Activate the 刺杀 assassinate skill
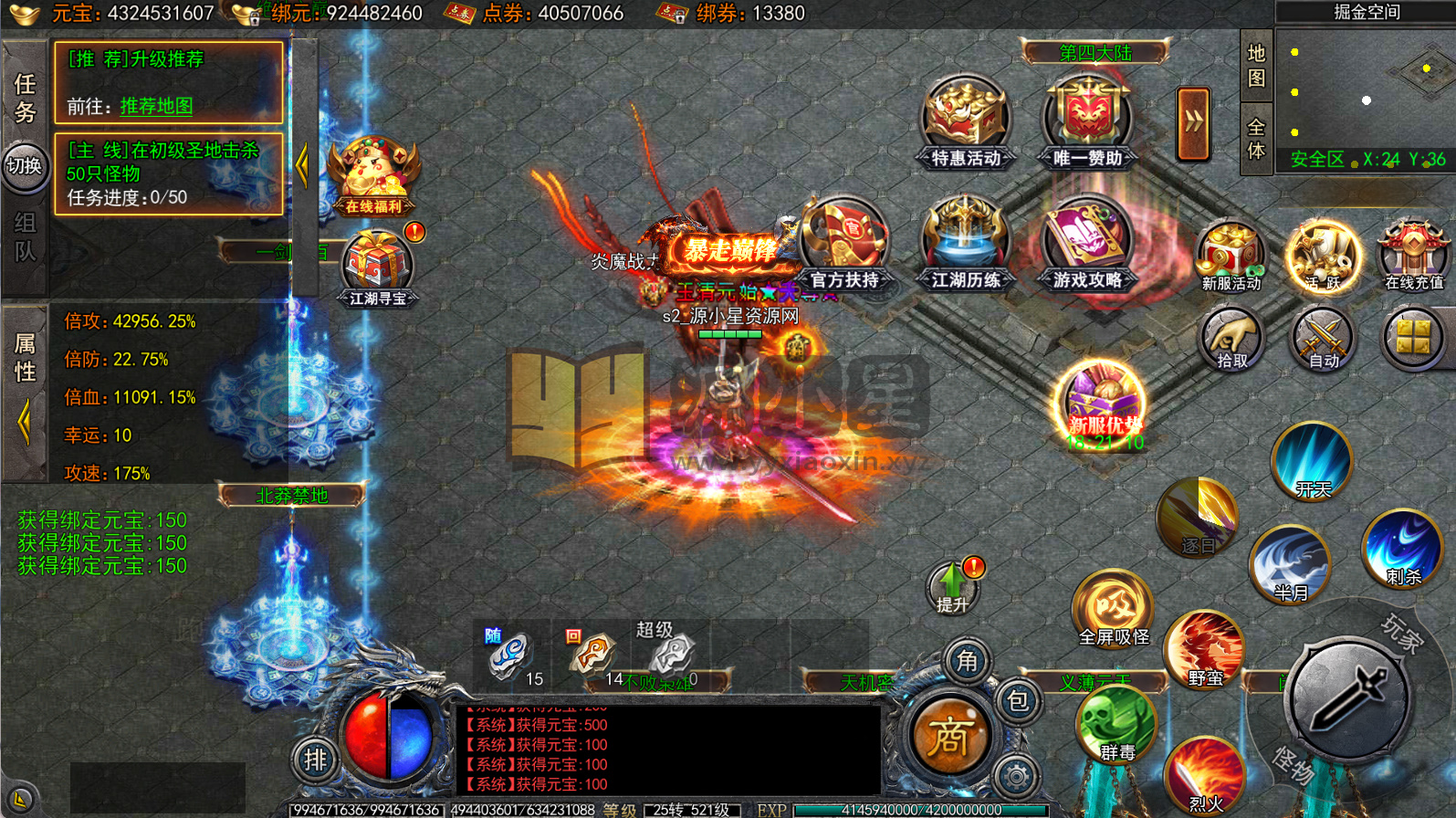Image resolution: width=1456 pixels, height=818 pixels. (1402, 548)
